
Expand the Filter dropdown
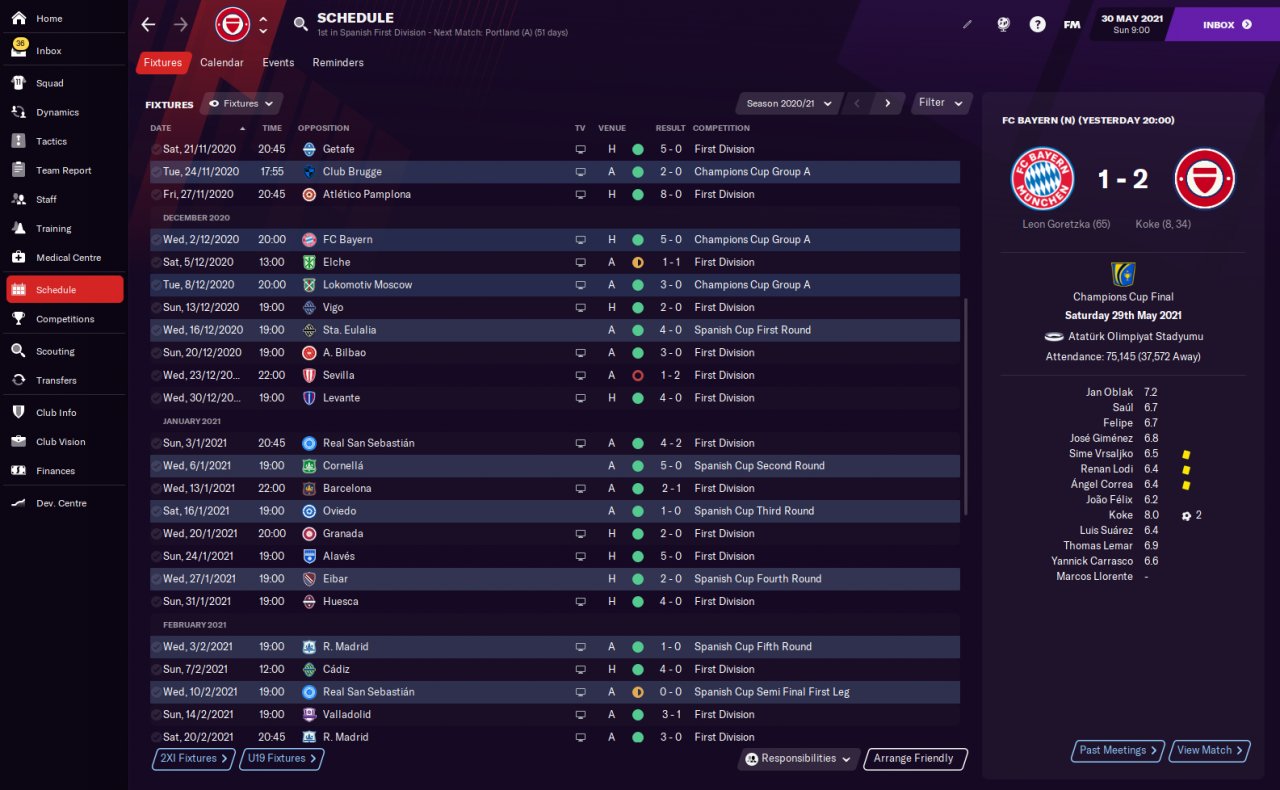[941, 103]
